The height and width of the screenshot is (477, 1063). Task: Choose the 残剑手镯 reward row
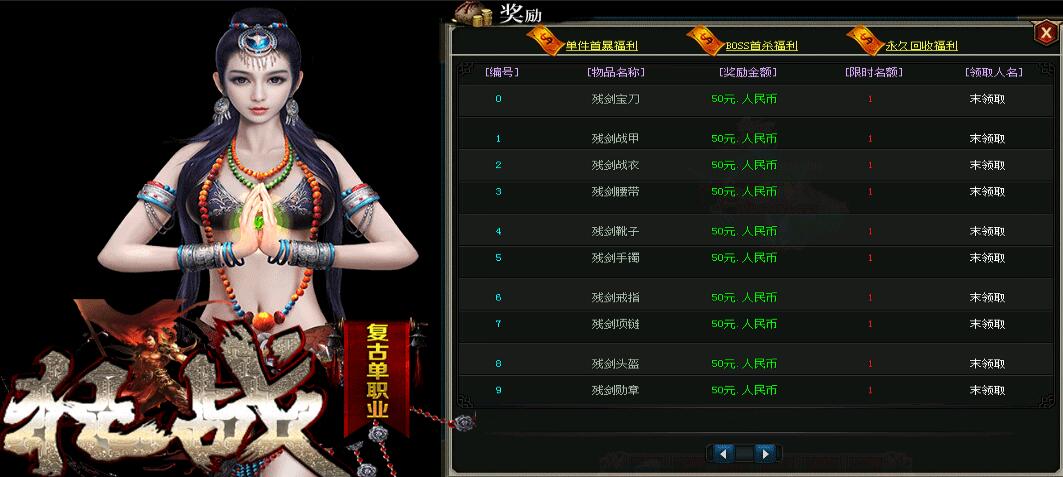[616, 258]
